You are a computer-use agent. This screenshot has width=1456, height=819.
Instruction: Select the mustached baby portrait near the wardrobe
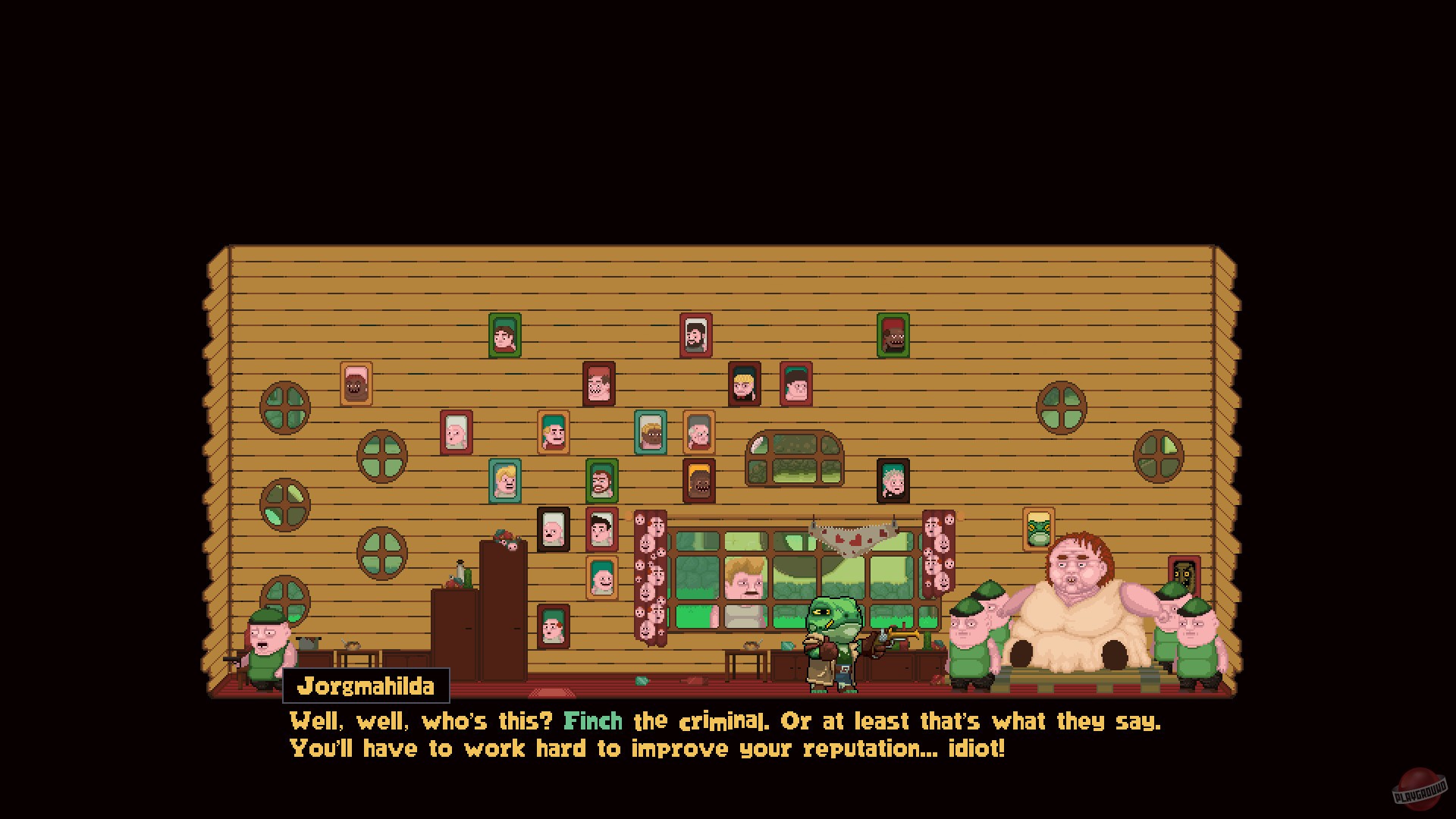(553, 531)
